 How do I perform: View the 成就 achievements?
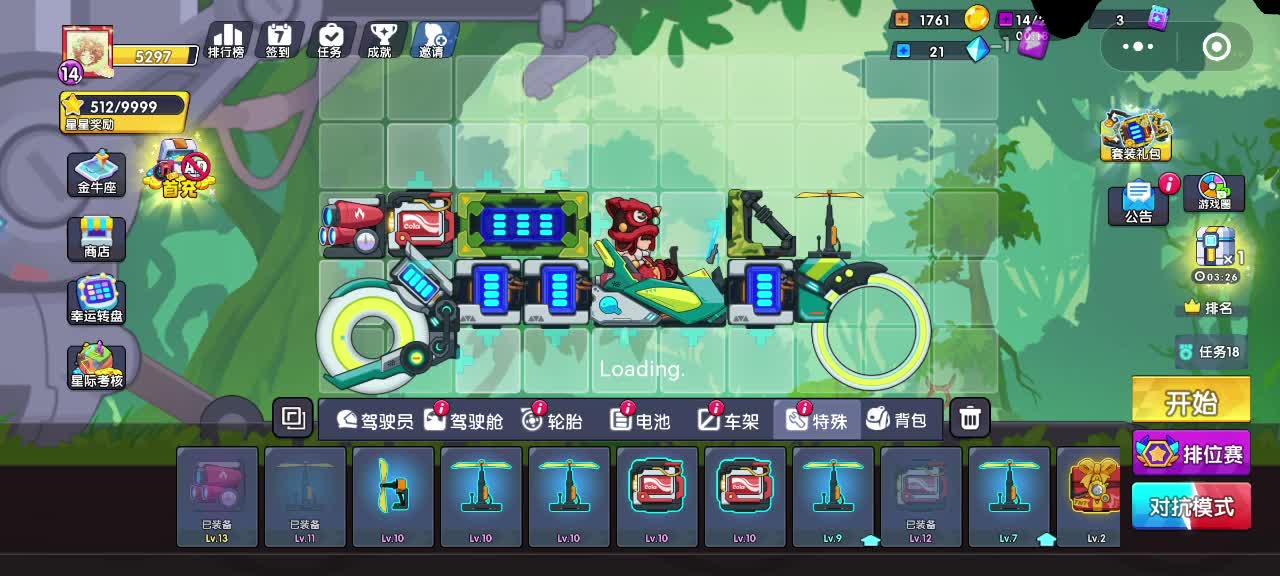click(380, 41)
